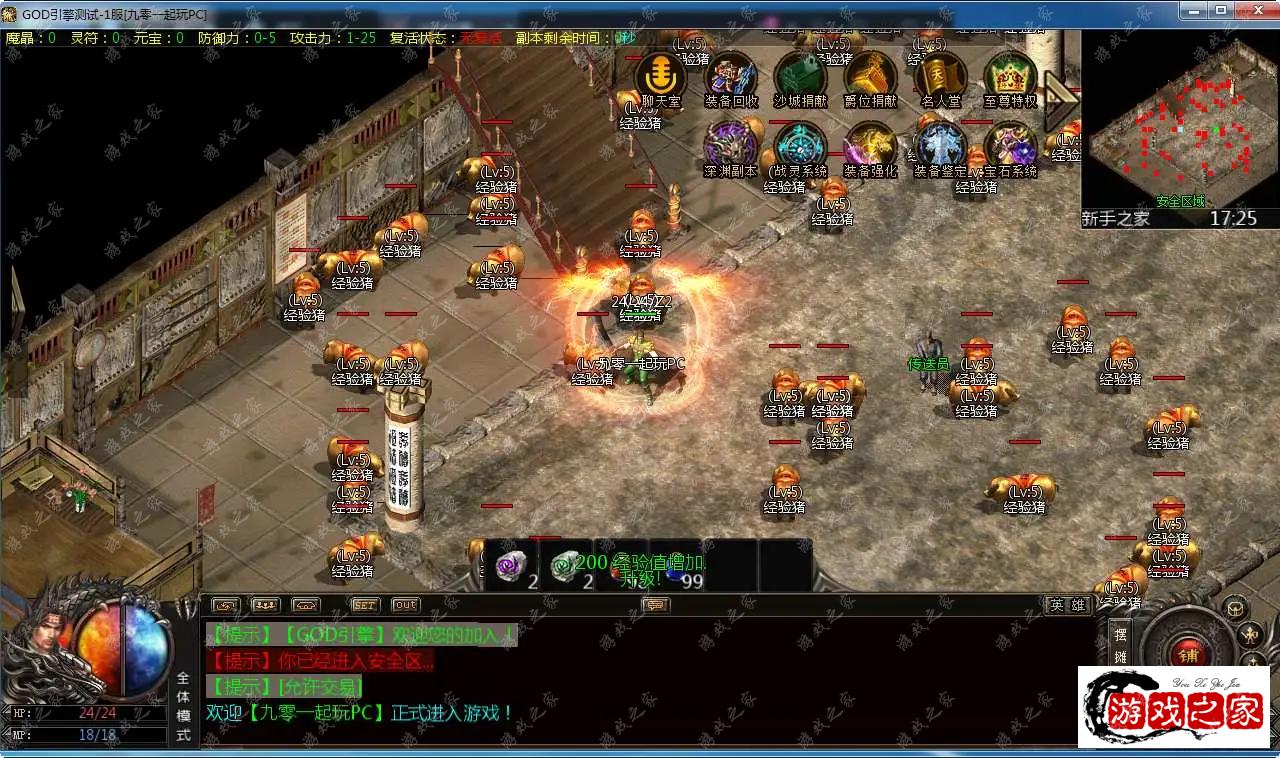This screenshot has height=758, width=1280.
Task: Open the 爵位捐献 title donation icon
Action: pyautogui.click(x=870, y=75)
